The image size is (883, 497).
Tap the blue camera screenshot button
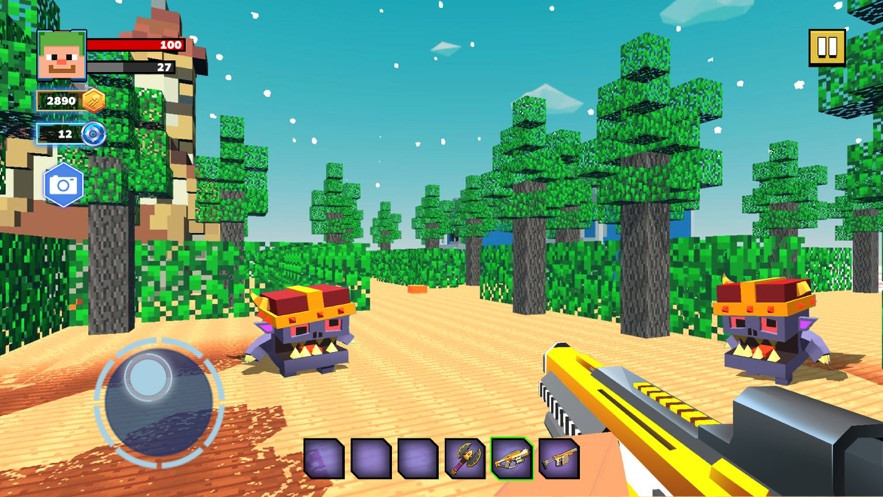pyautogui.click(x=63, y=185)
